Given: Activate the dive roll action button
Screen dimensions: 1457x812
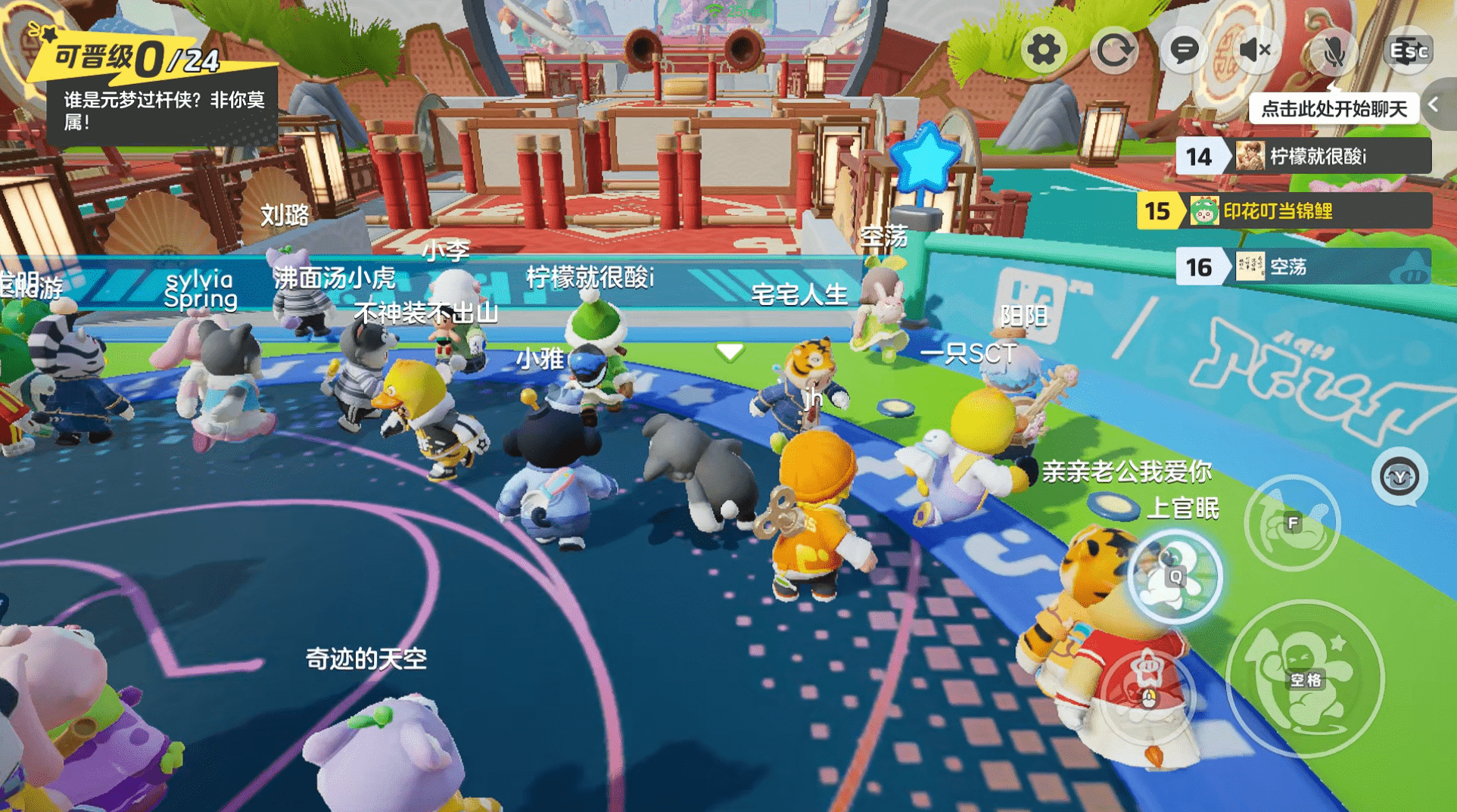Looking at the screenshot, I should click(x=1148, y=691).
